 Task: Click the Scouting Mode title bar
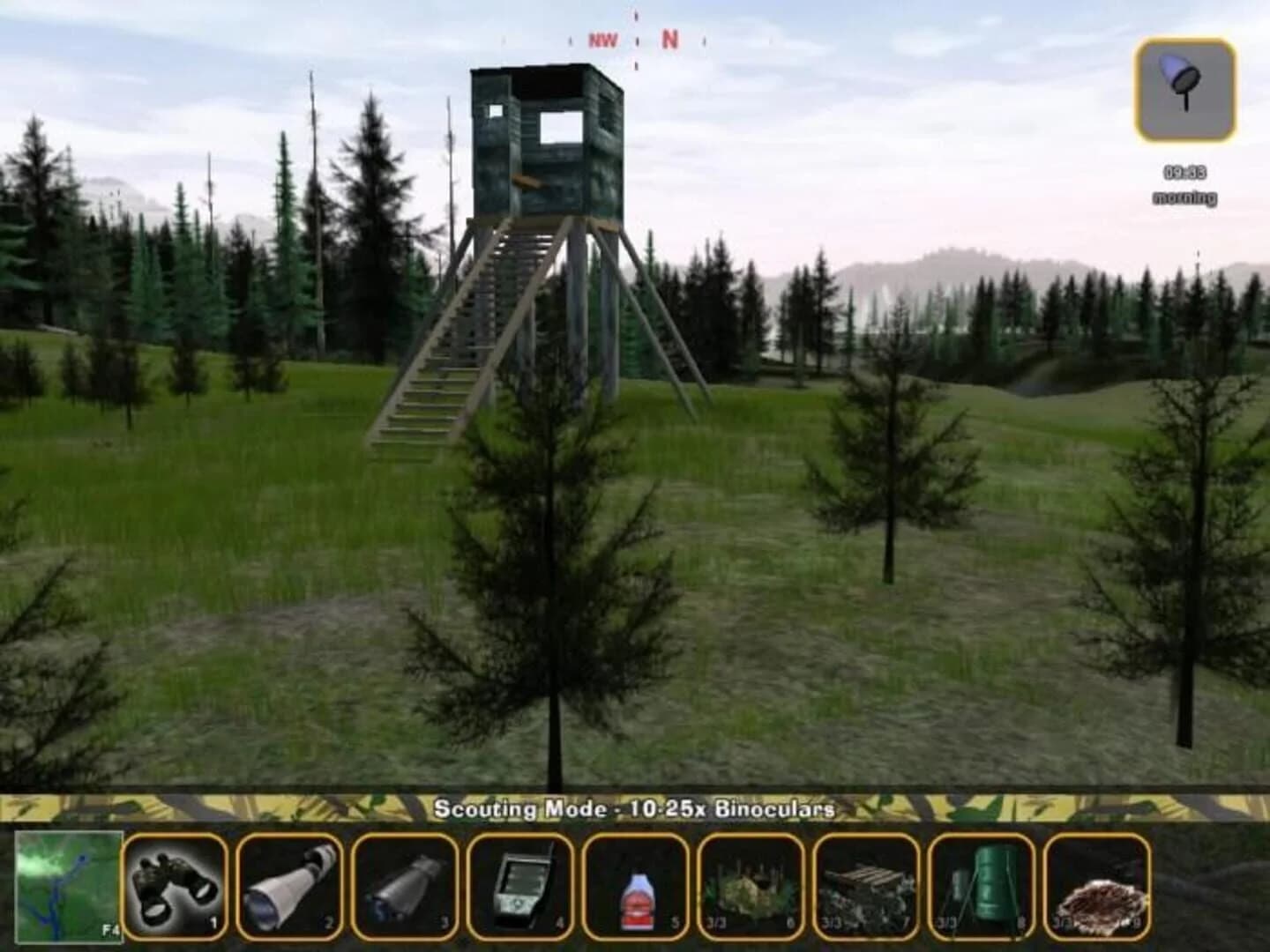click(x=637, y=805)
